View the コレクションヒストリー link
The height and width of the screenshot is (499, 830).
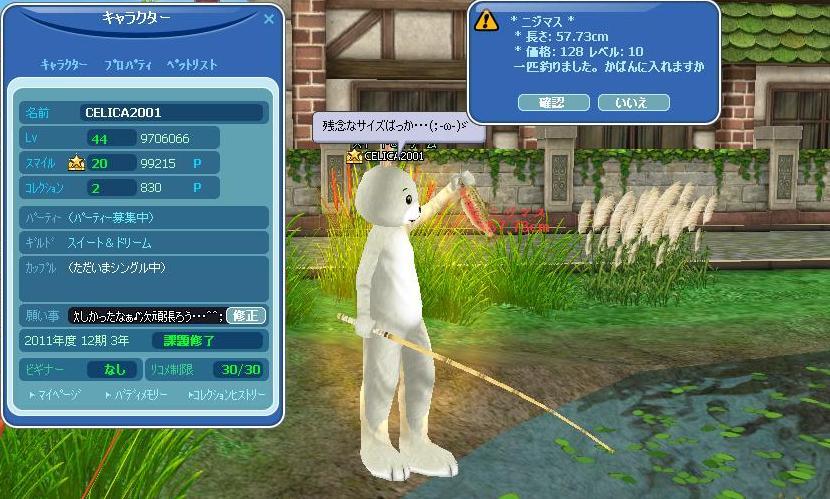tap(226, 395)
